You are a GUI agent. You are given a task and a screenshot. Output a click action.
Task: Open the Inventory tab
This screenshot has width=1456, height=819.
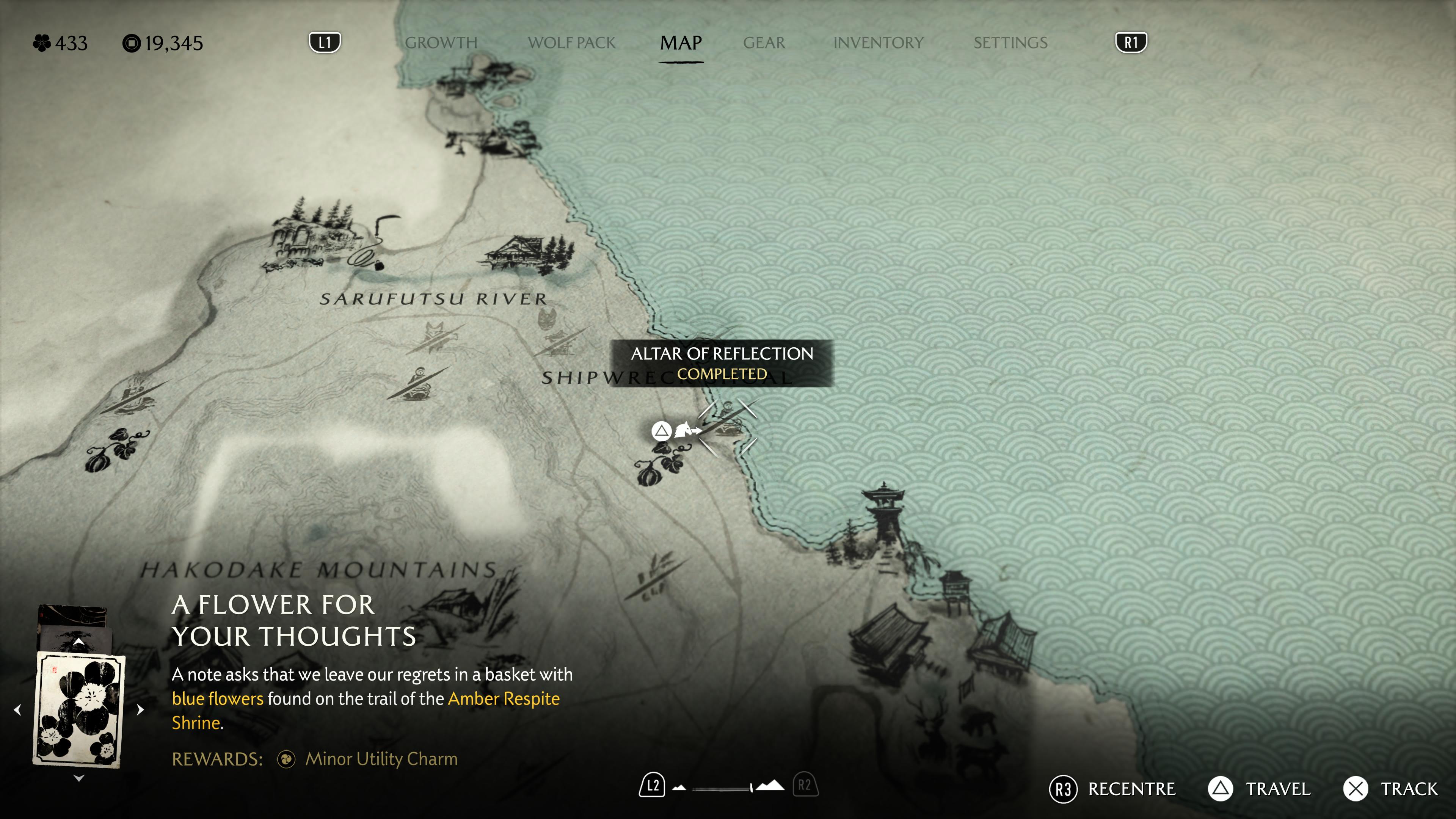click(878, 43)
